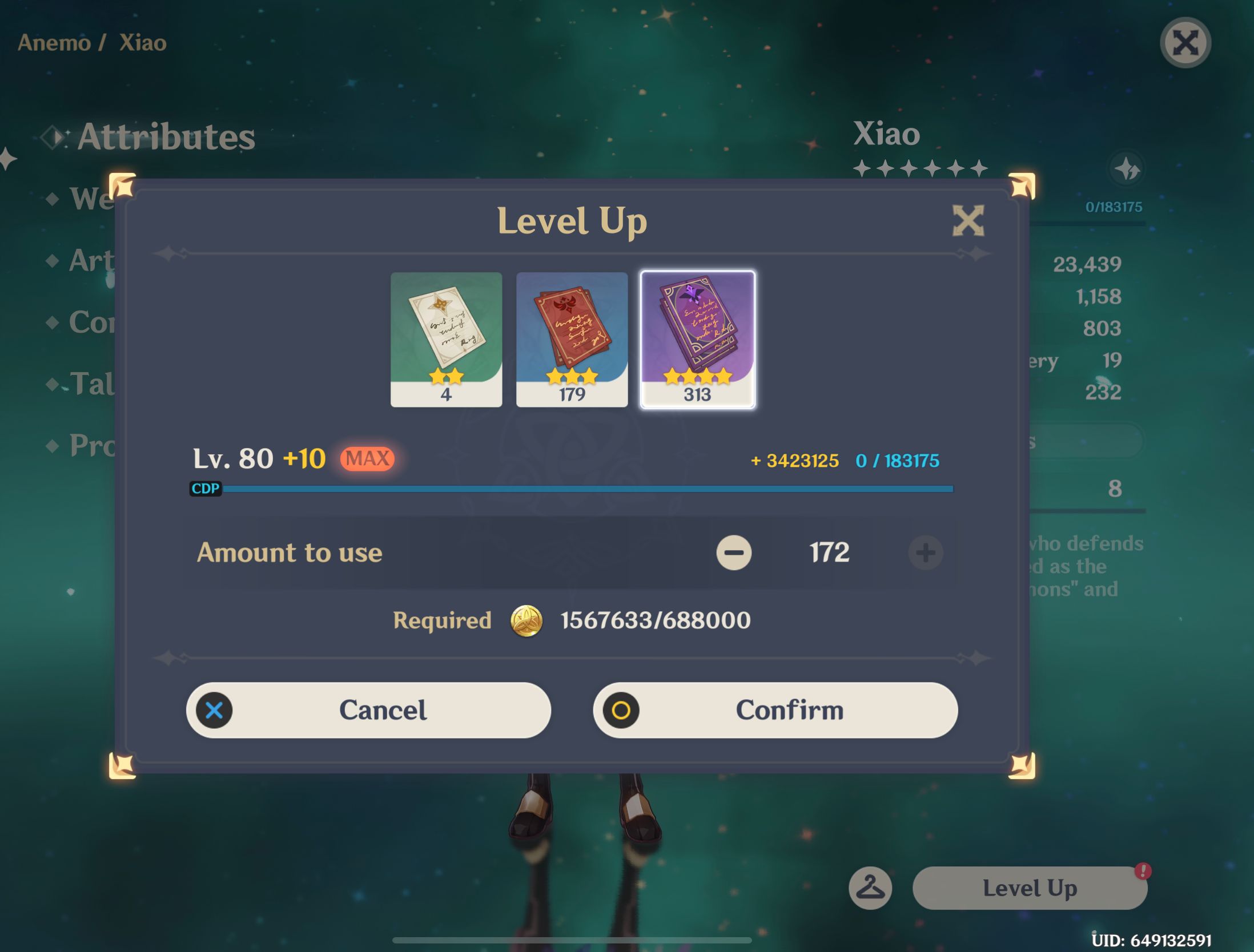Close the Level Up dialog

click(x=969, y=222)
